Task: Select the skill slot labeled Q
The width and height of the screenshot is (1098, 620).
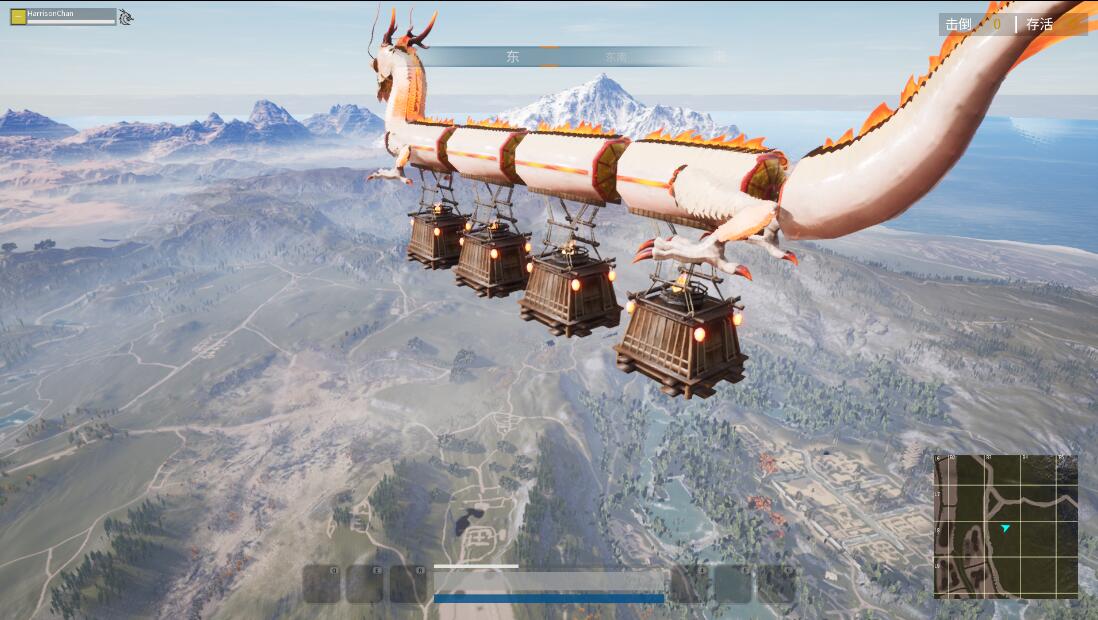Action: point(322,584)
